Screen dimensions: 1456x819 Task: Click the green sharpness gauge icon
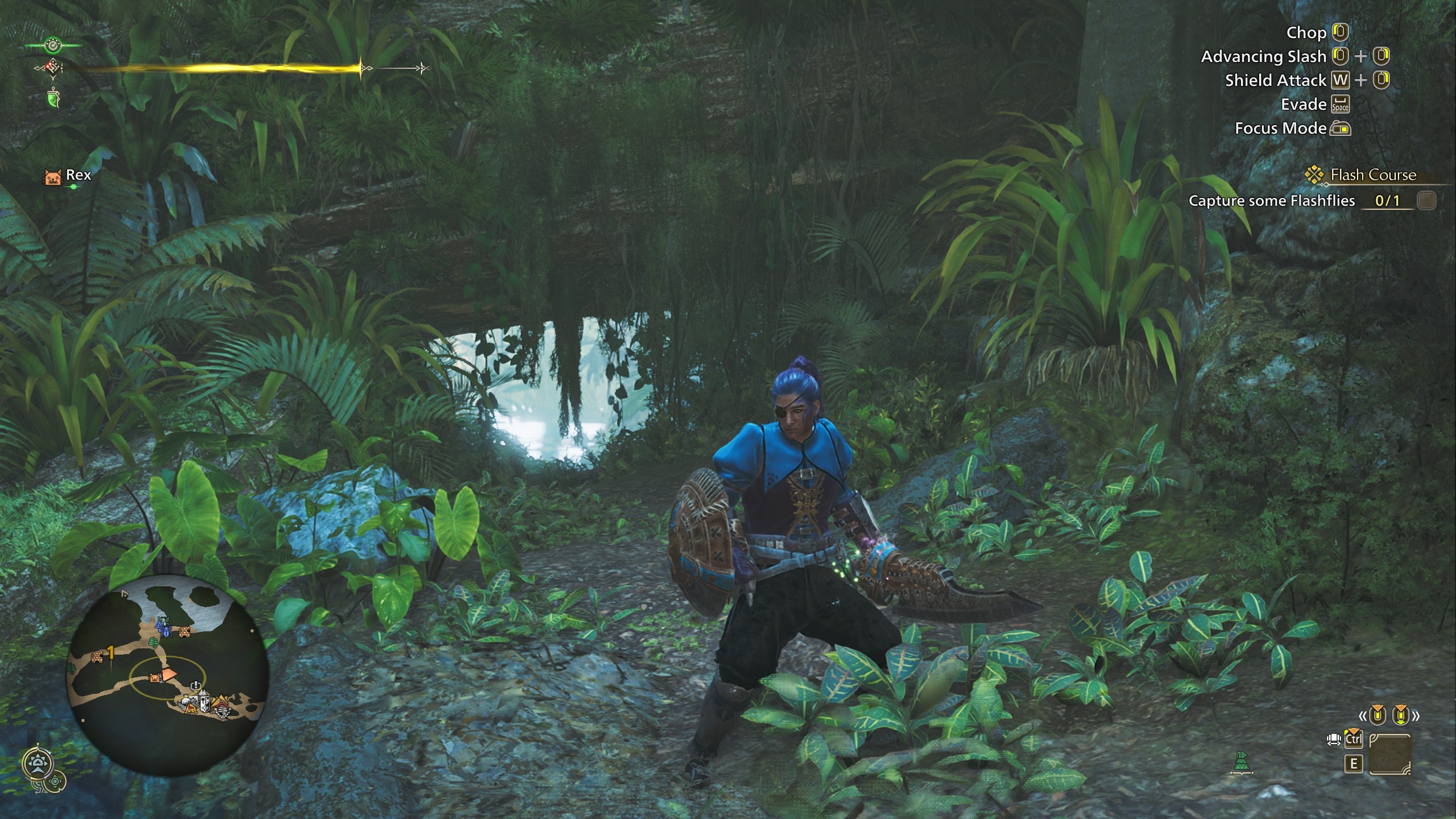click(x=53, y=98)
